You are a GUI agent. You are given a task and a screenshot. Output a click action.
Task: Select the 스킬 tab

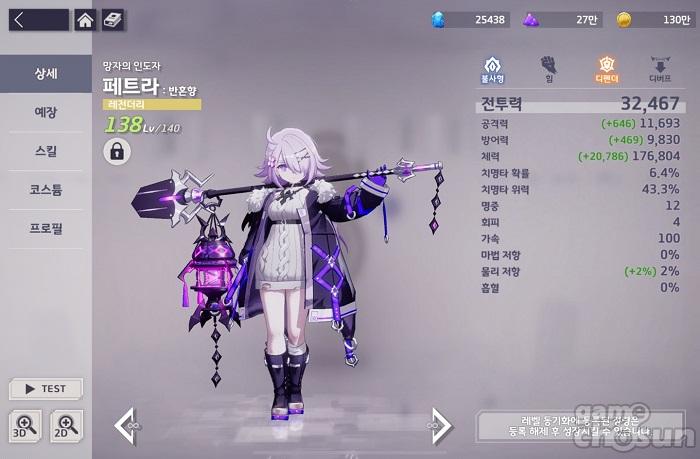click(x=45, y=151)
